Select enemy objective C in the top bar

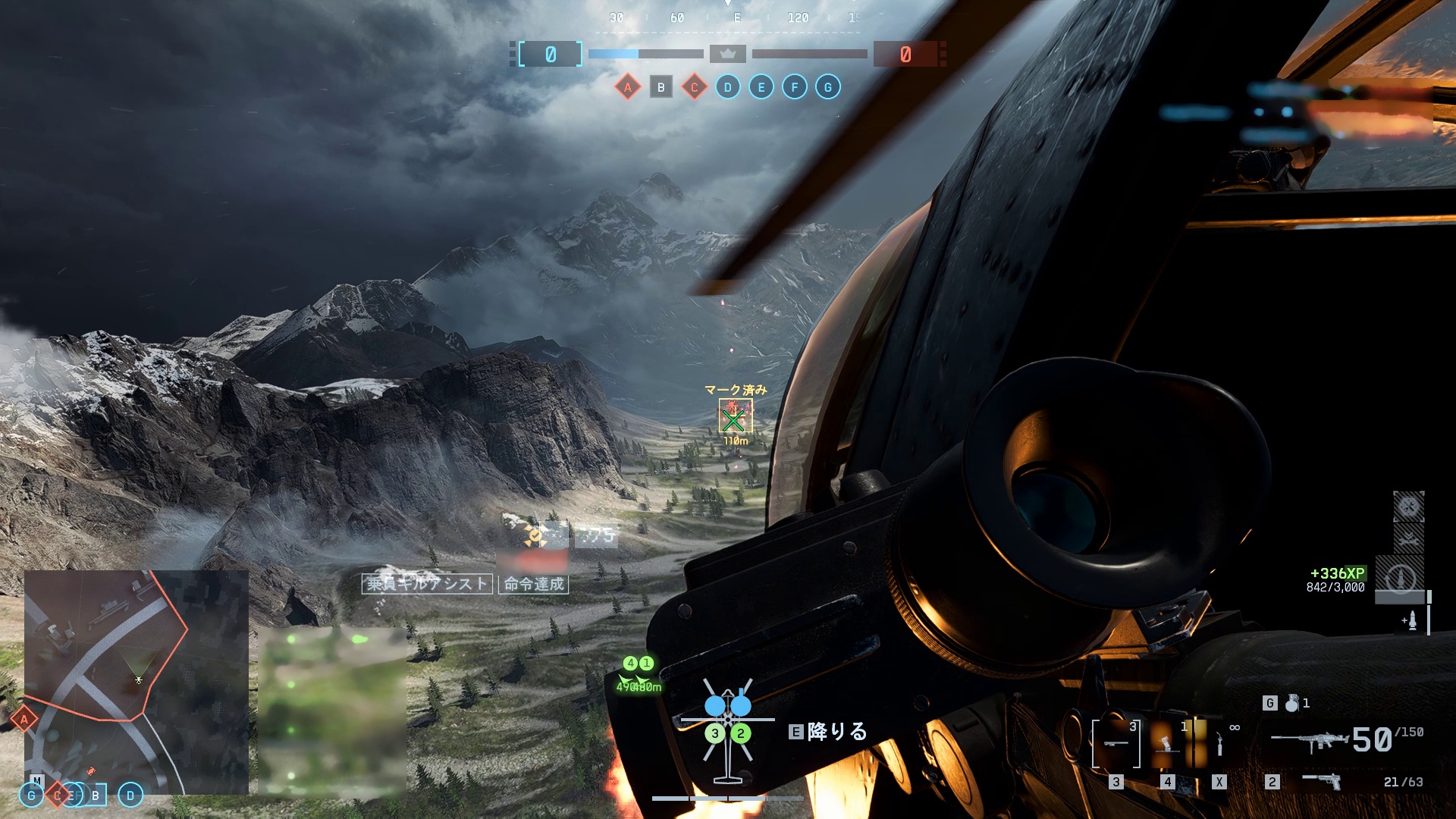click(694, 87)
